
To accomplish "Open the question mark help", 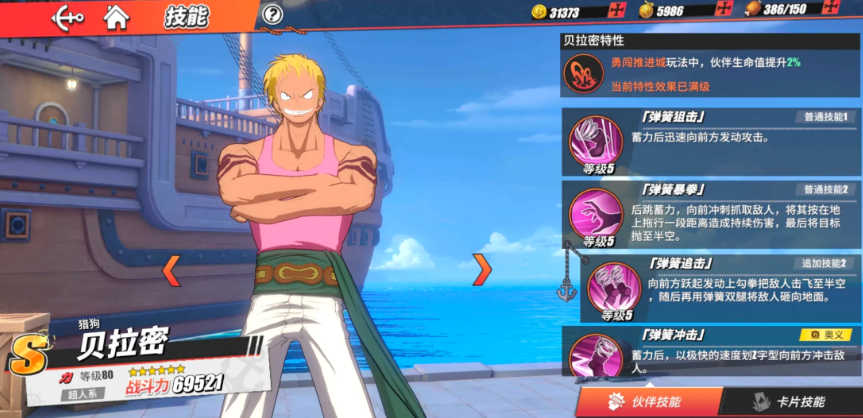I will [x=272, y=14].
